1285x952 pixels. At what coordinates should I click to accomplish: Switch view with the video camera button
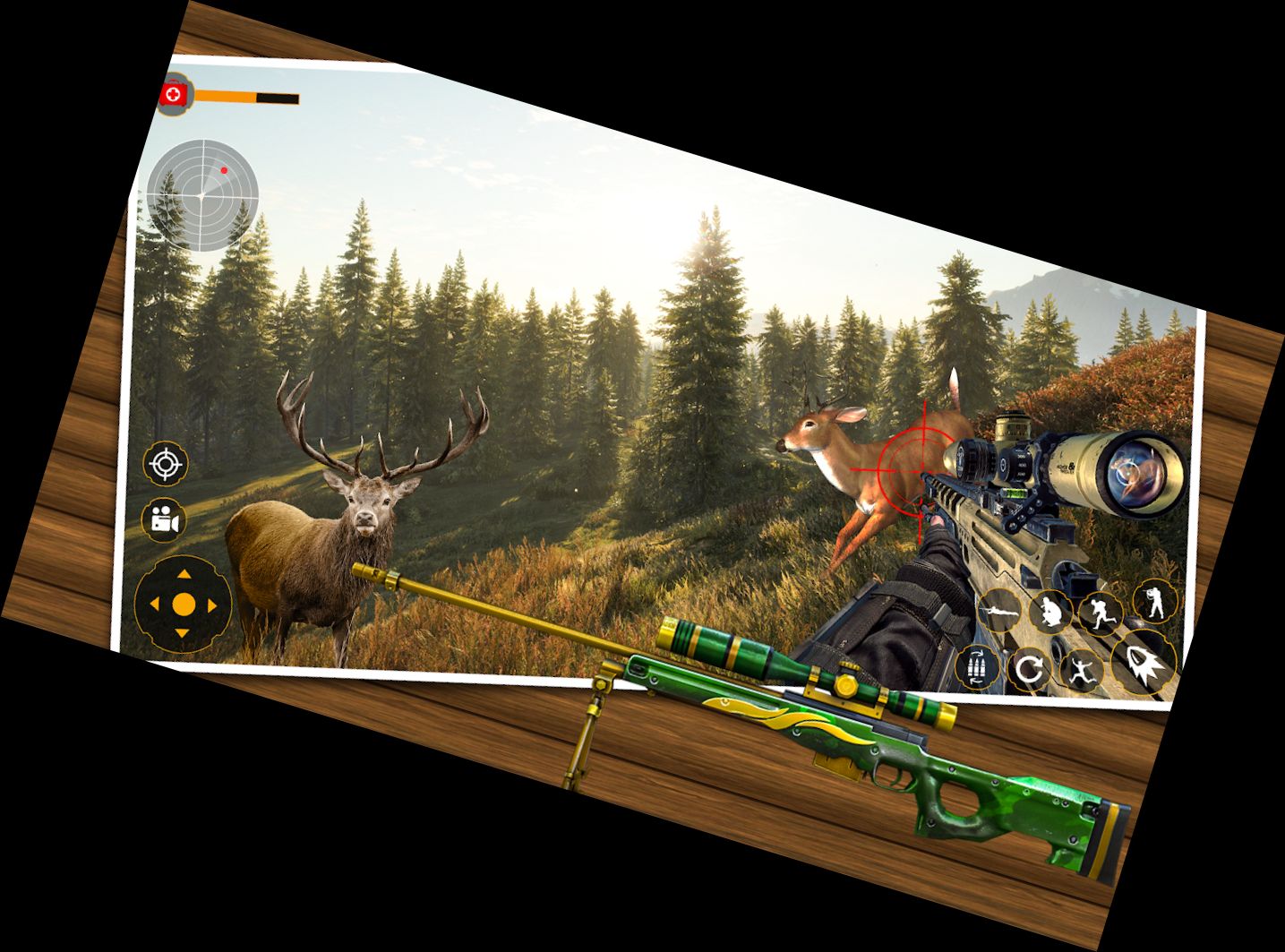(163, 519)
